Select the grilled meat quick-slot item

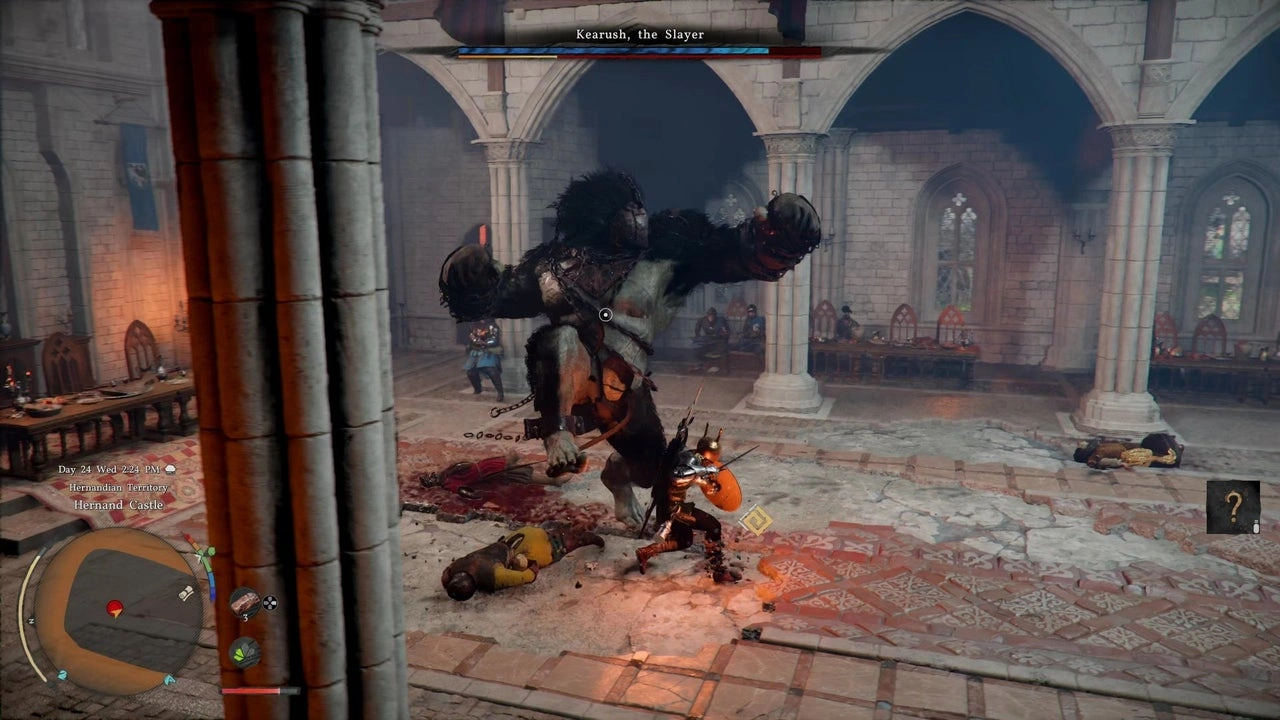click(x=244, y=602)
